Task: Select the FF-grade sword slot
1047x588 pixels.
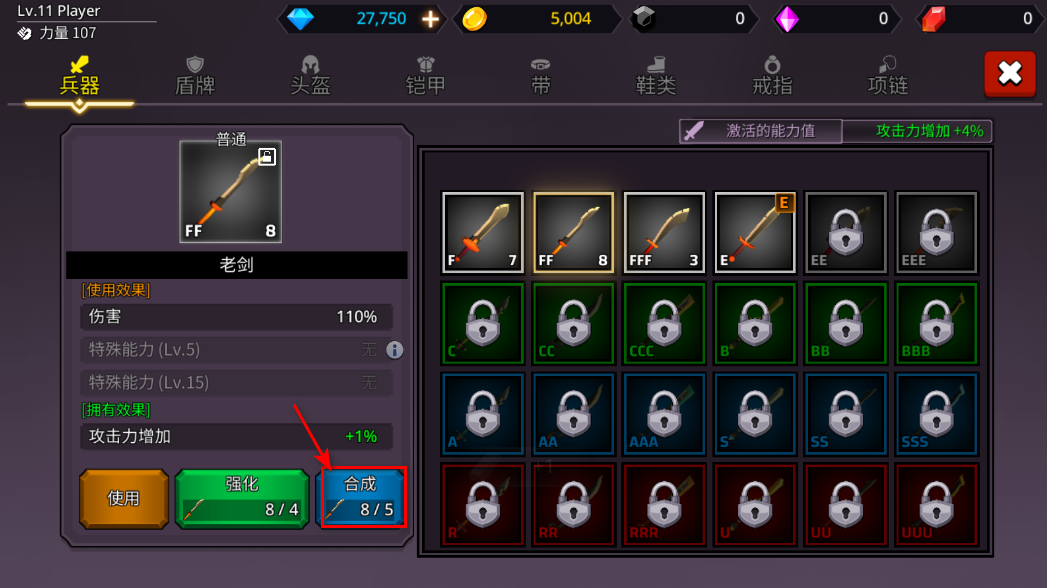Action: click(574, 233)
